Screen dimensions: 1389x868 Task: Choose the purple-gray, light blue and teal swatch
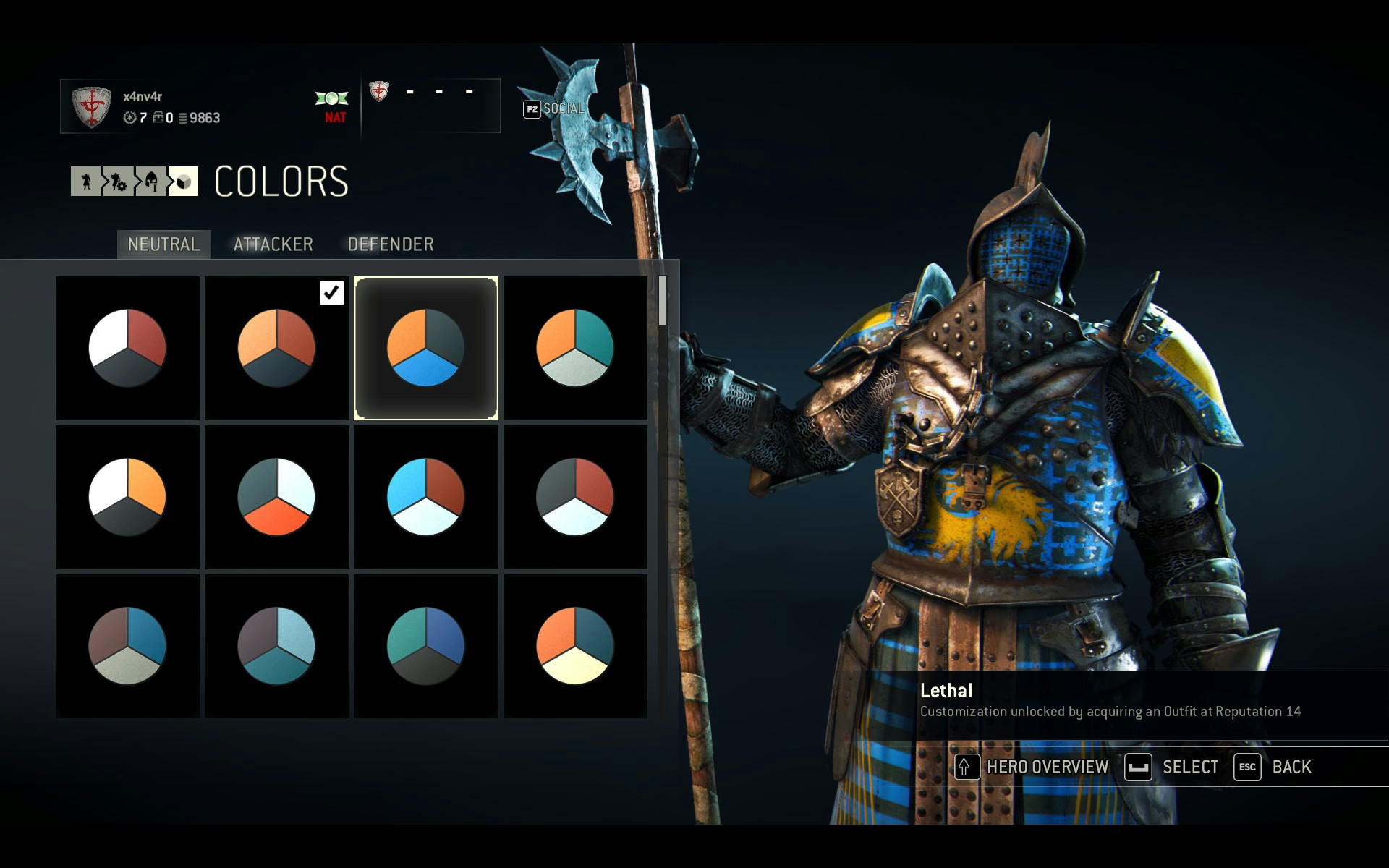click(276, 646)
